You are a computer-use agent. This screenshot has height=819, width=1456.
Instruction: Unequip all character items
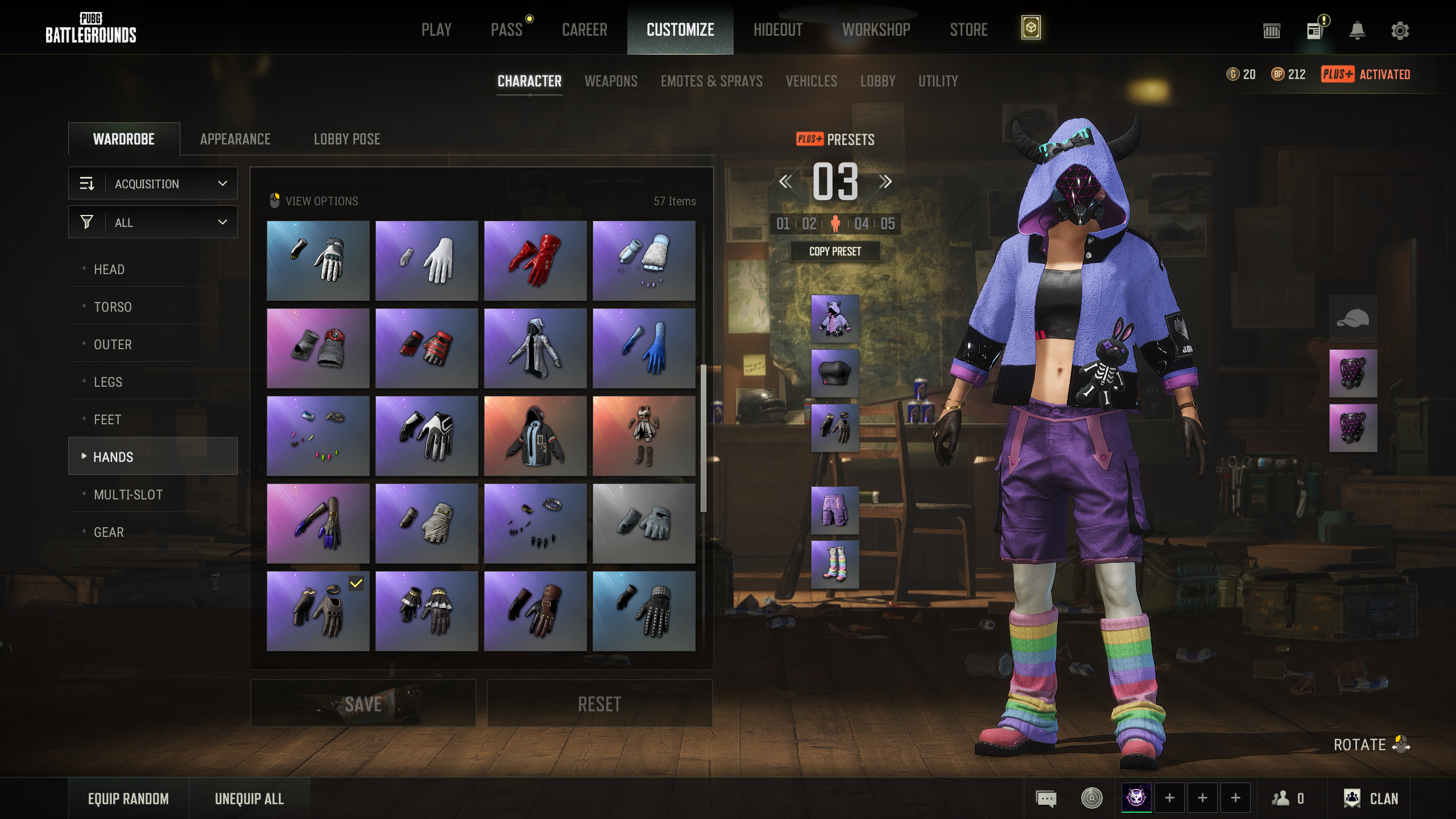pyautogui.click(x=249, y=799)
